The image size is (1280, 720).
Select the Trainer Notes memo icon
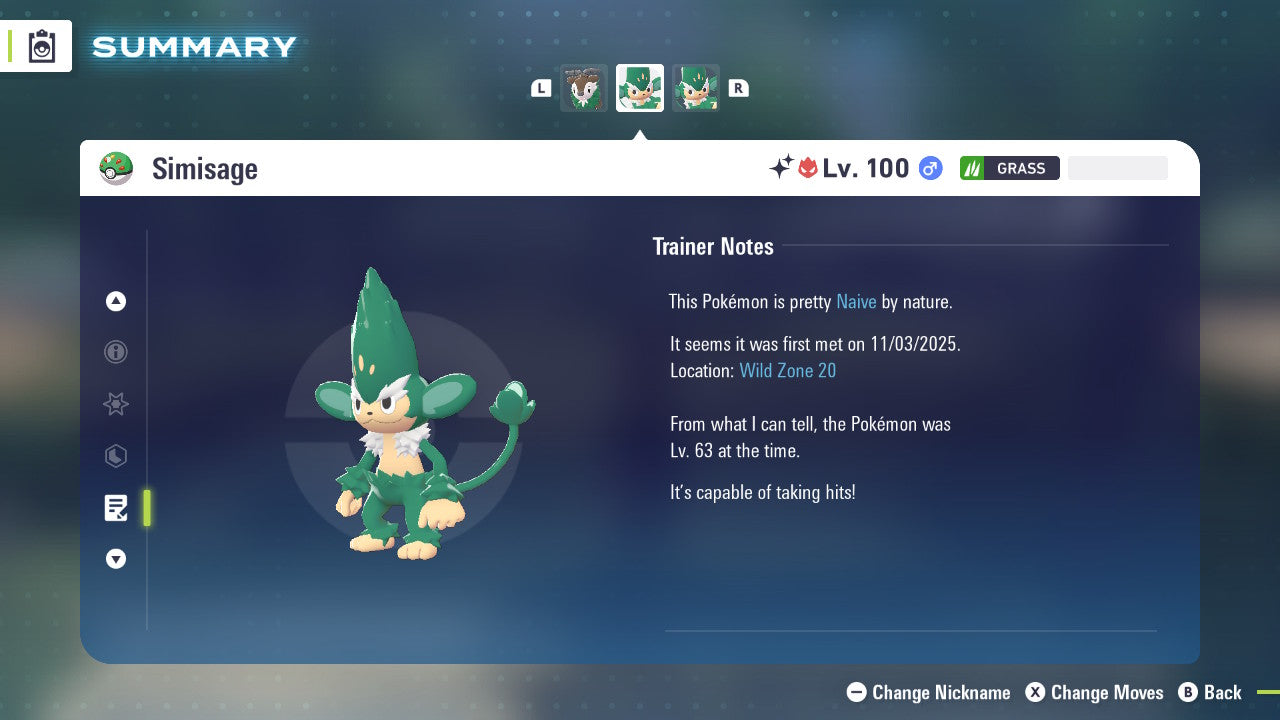tap(115, 507)
